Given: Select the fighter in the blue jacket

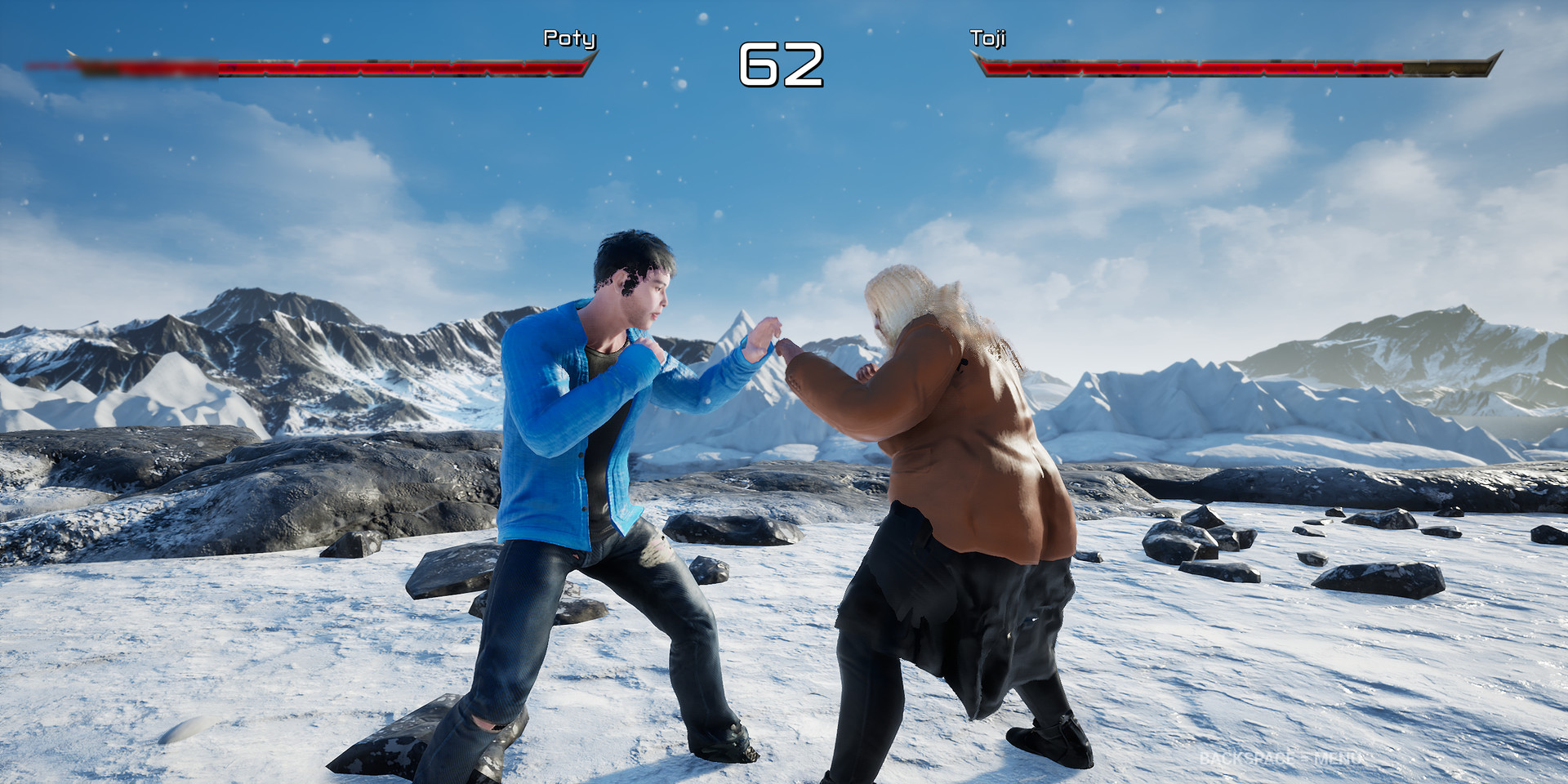Looking at the screenshot, I should tap(572, 449).
